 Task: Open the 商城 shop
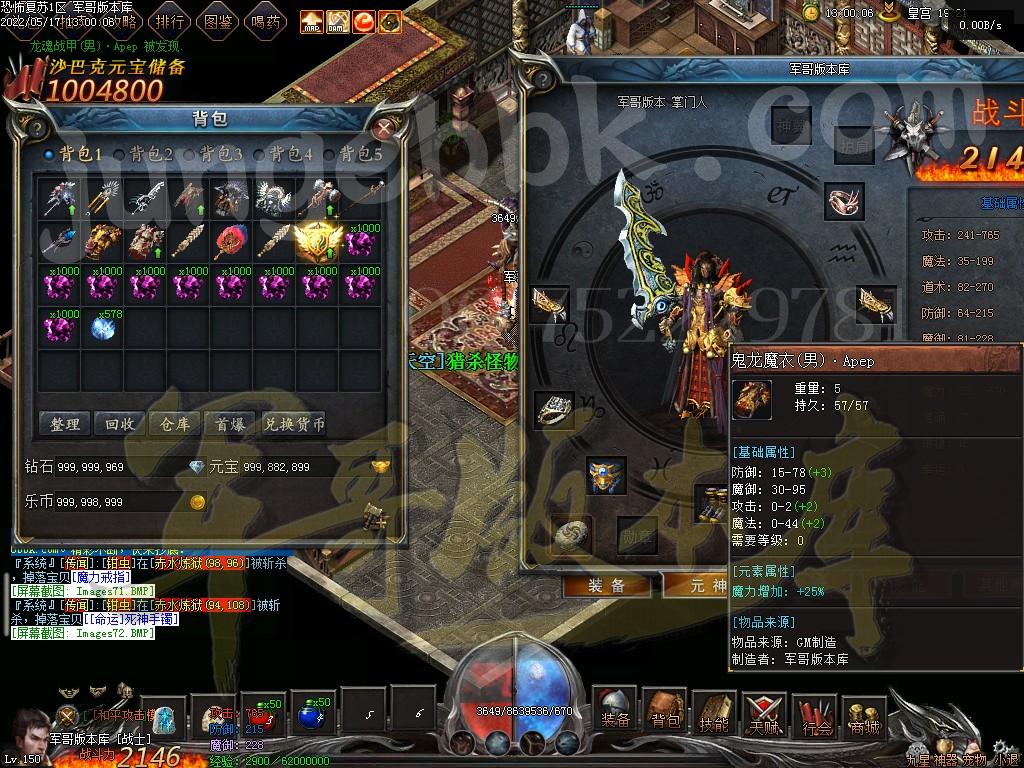[864, 715]
